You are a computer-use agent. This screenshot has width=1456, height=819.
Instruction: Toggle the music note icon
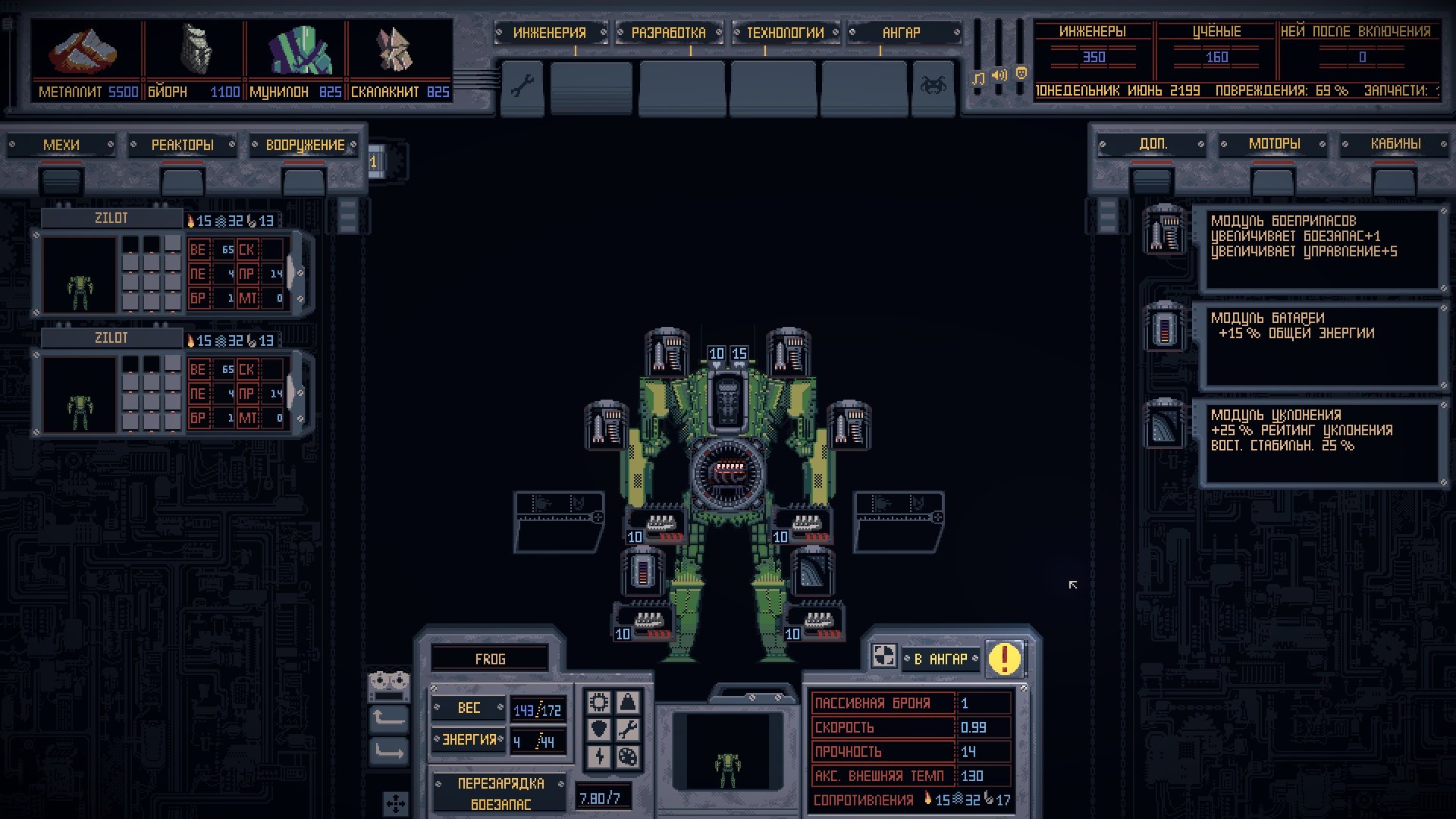pos(978,78)
